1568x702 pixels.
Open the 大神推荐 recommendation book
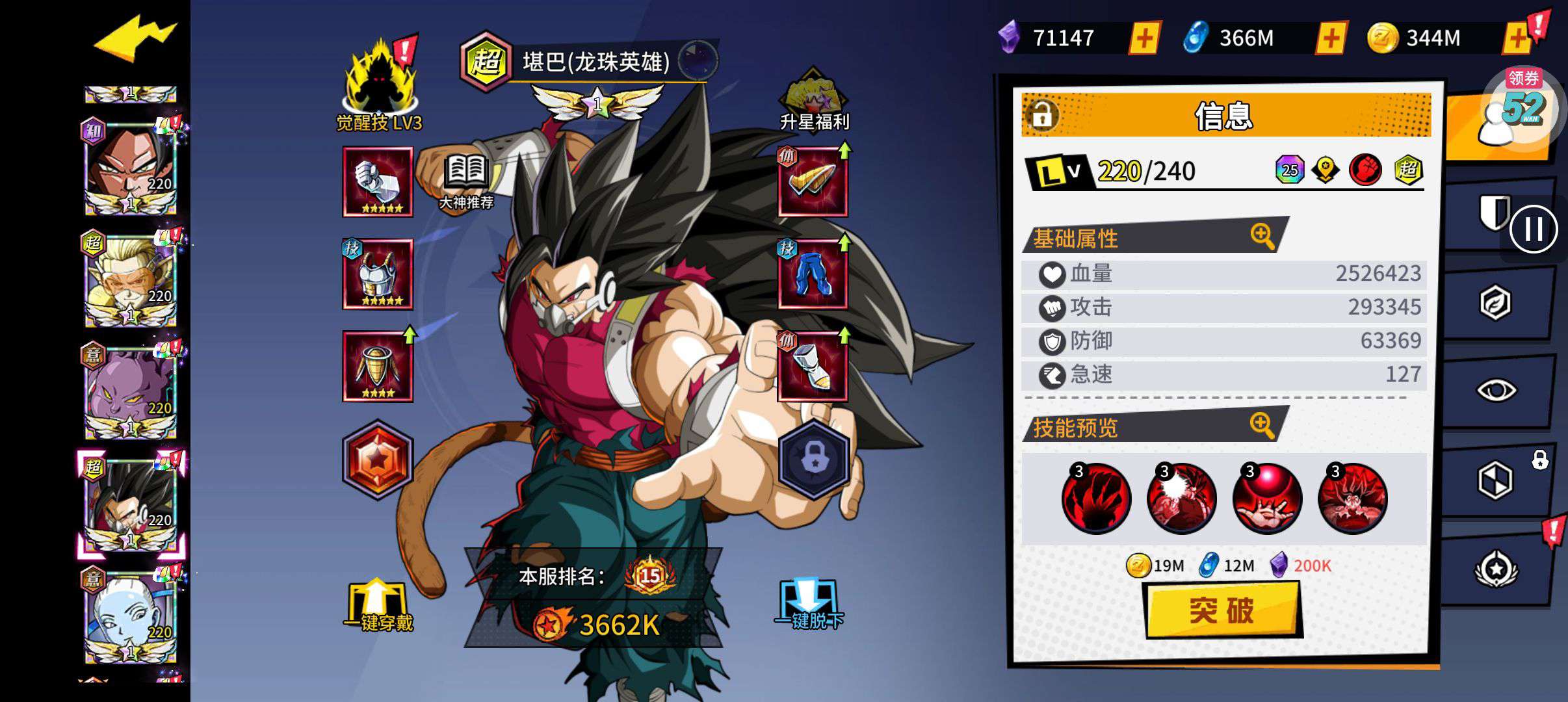click(466, 182)
